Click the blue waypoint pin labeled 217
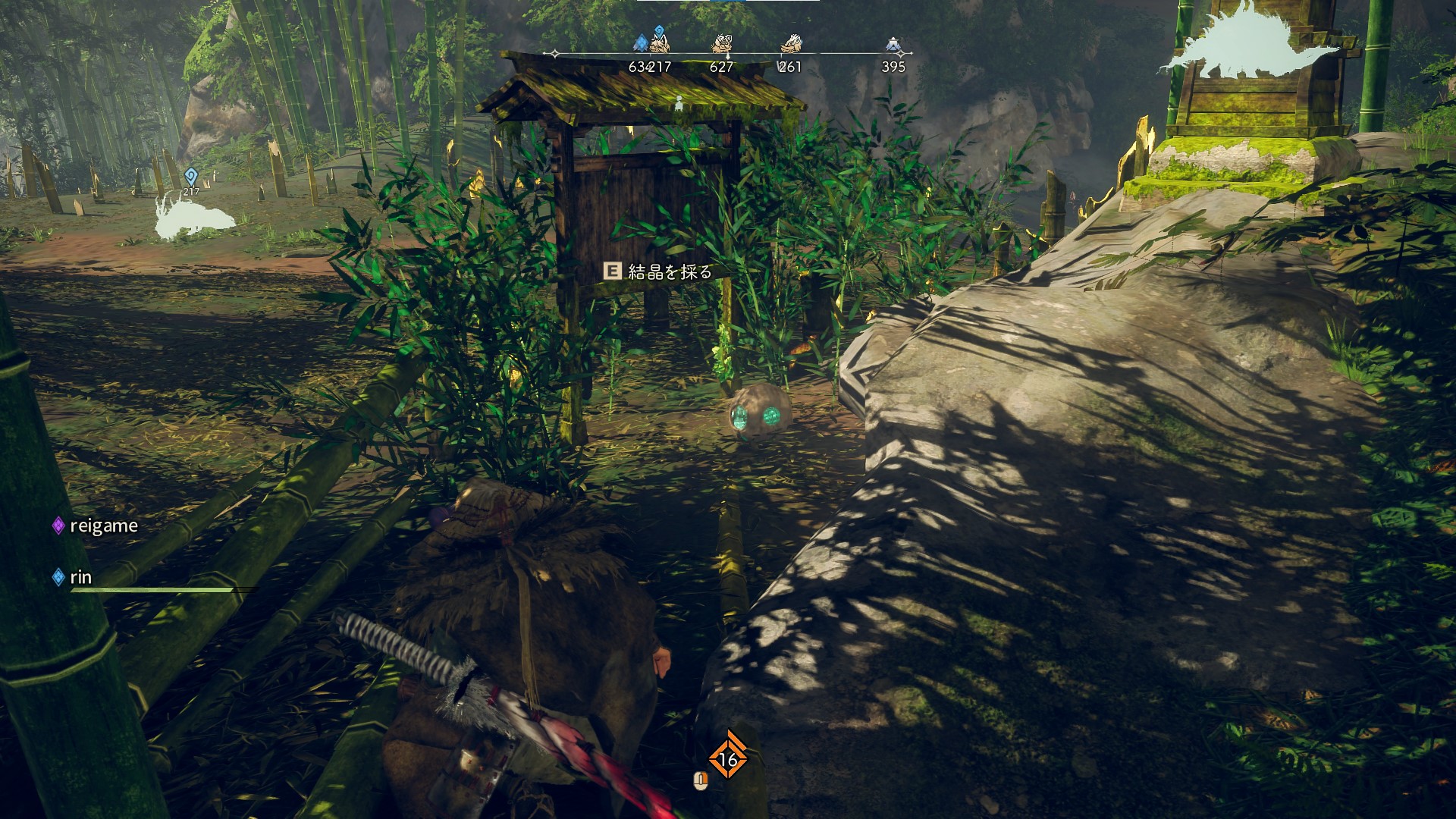The width and height of the screenshot is (1456, 819). (190, 177)
